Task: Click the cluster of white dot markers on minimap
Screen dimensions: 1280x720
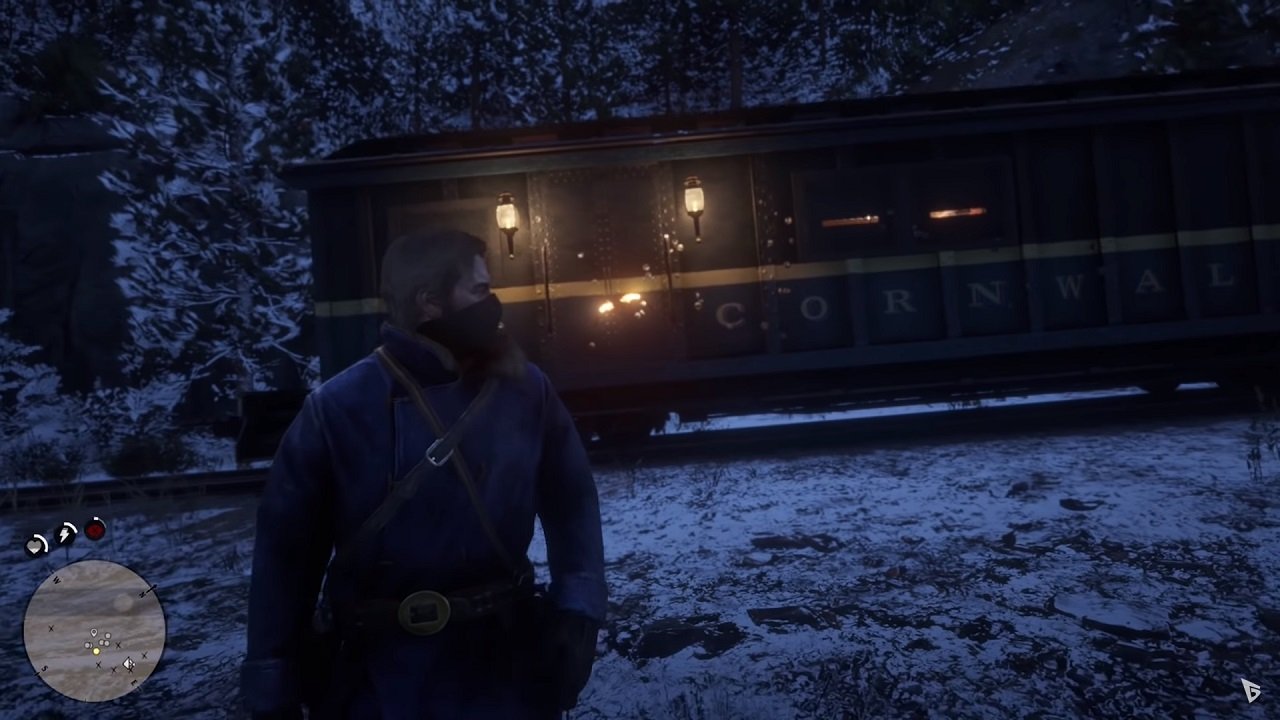Action: point(101,640)
